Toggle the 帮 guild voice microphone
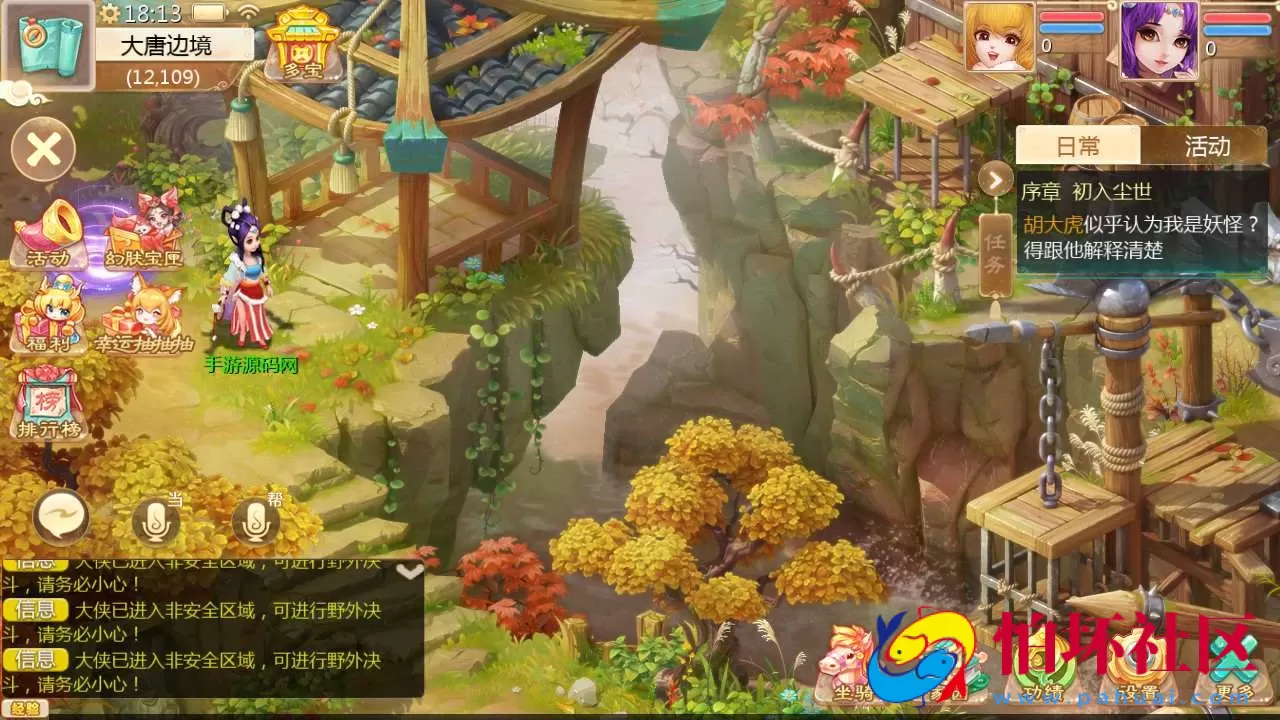Viewport: 1280px width, 720px height. click(258, 520)
